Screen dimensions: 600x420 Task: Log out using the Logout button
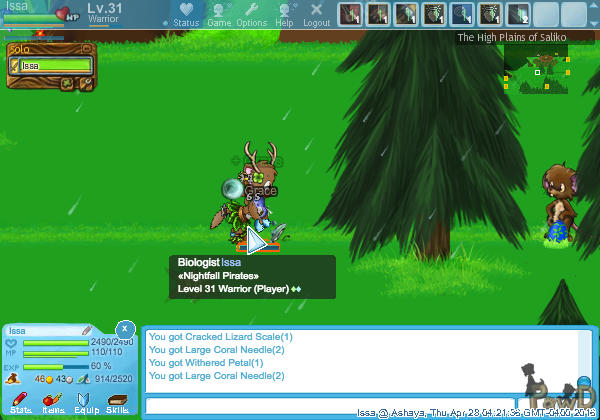(x=316, y=14)
